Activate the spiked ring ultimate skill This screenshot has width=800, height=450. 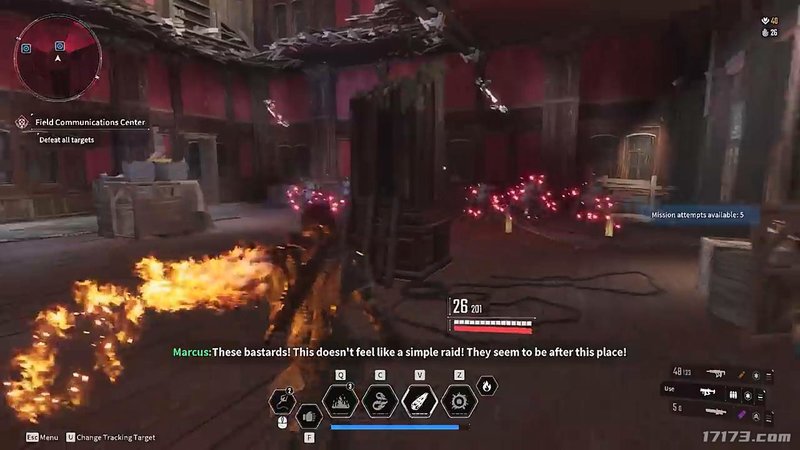pos(459,402)
